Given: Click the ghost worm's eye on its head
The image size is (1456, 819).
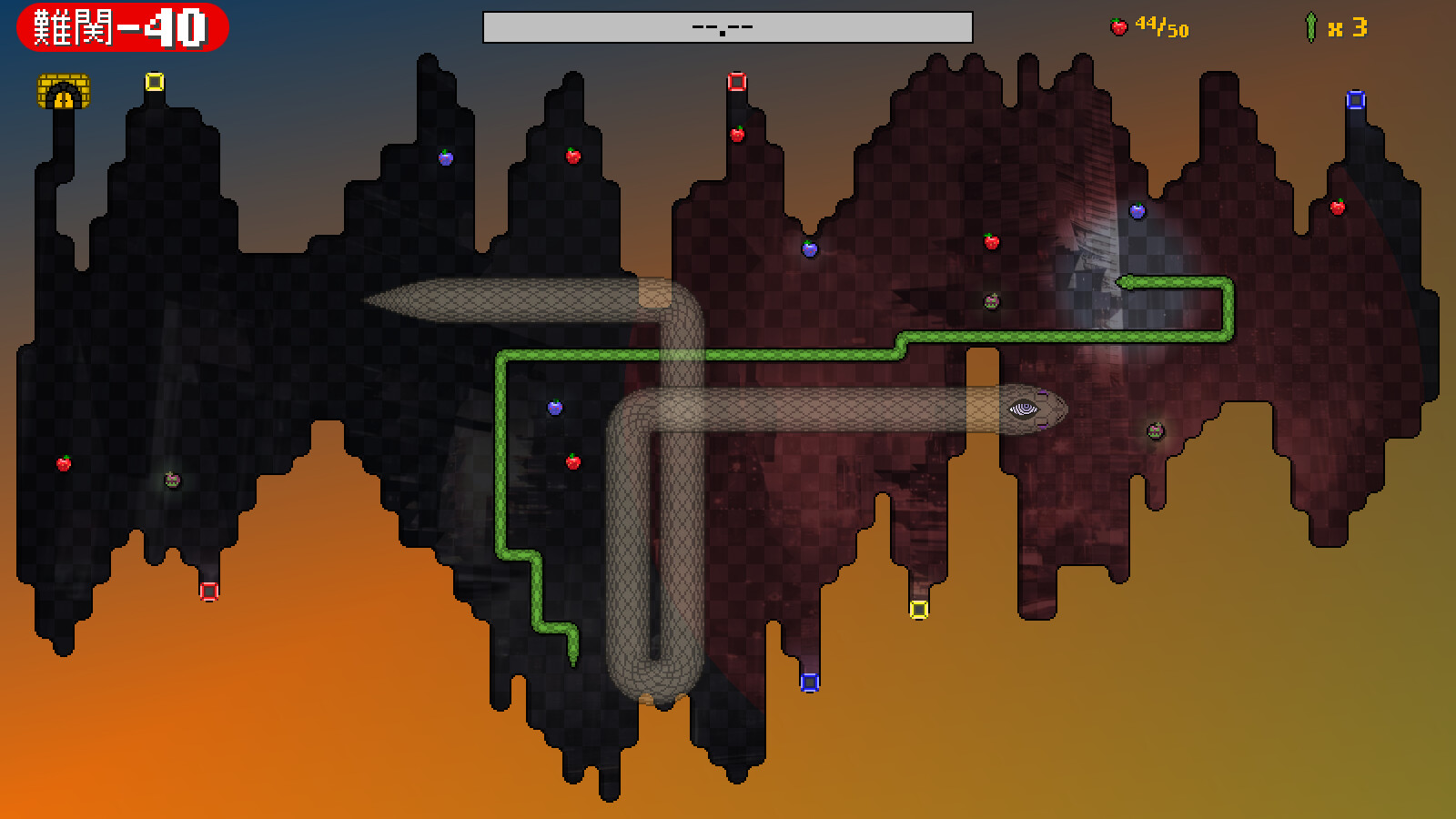Looking at the screenshot, I should point(1026,409).
